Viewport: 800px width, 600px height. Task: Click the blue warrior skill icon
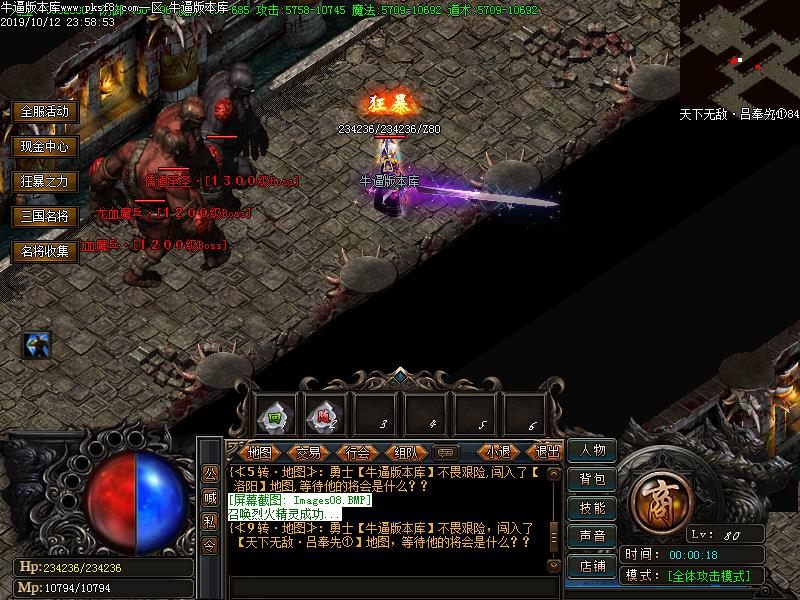click(x=37, y=346)
